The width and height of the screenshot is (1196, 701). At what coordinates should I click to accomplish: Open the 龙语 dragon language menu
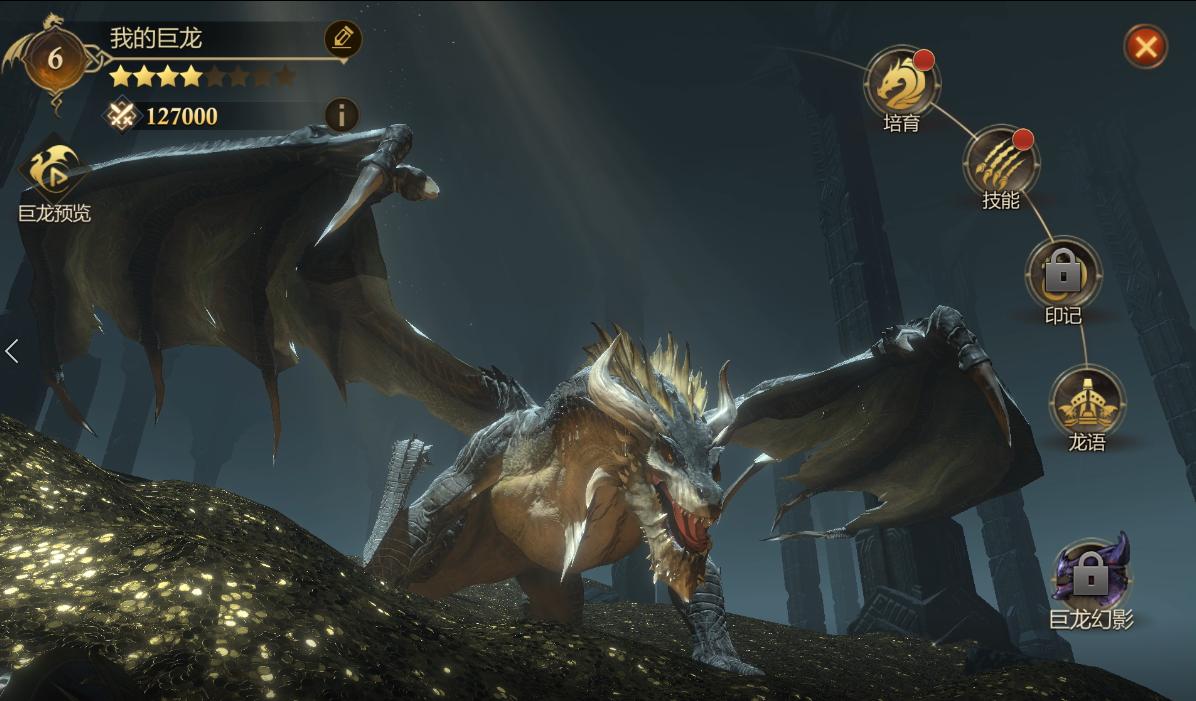point(1087,402)
